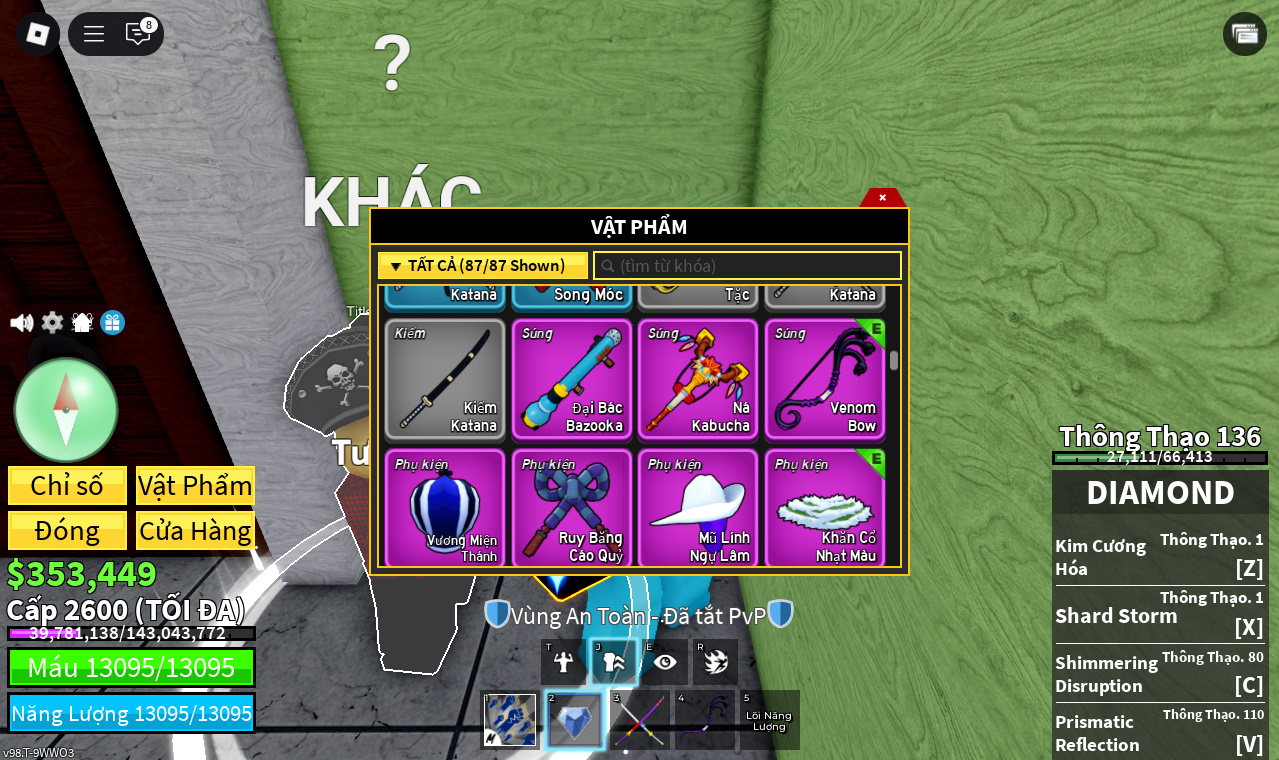Close the Vật Phẩm inventory window
This screenshot has height=760, width=1279.
pos(882,198)
